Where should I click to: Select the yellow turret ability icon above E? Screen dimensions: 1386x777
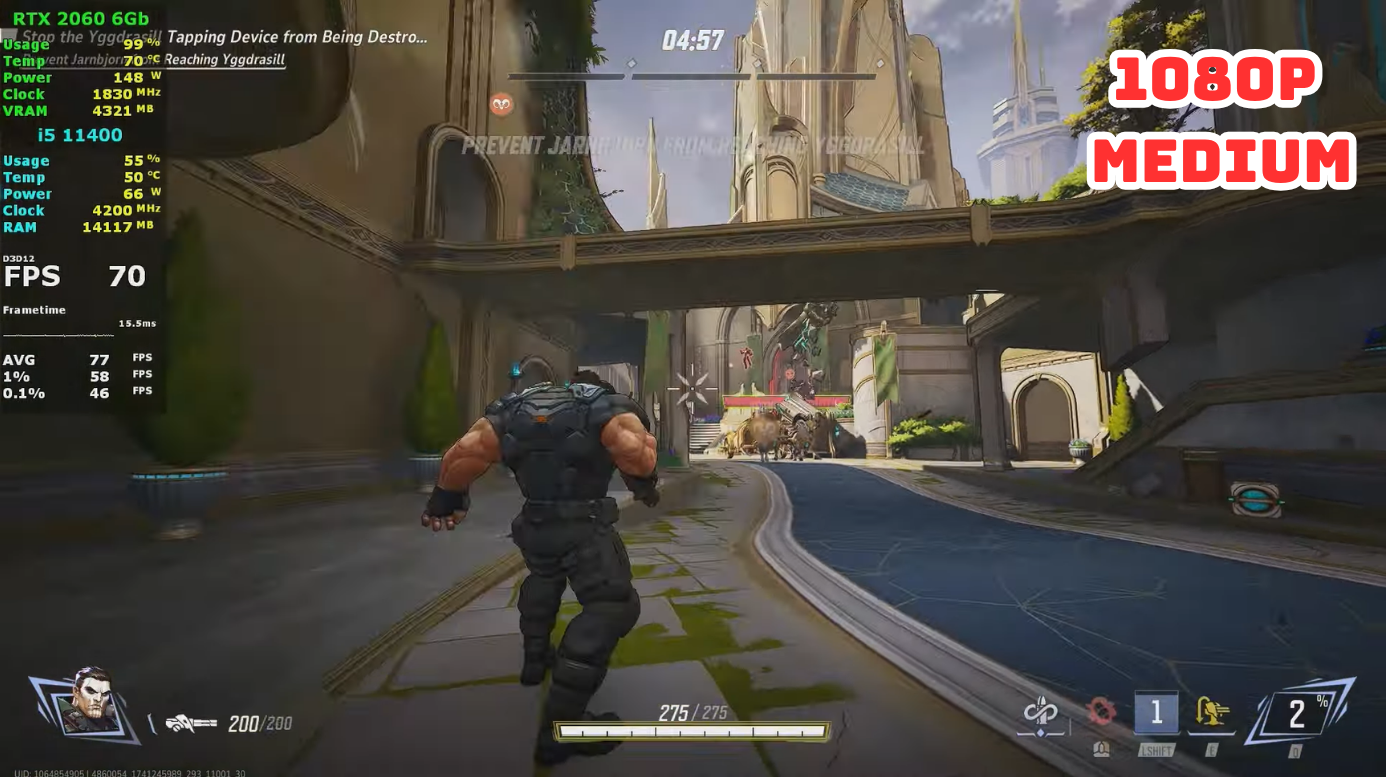[x=1213, y=712]
